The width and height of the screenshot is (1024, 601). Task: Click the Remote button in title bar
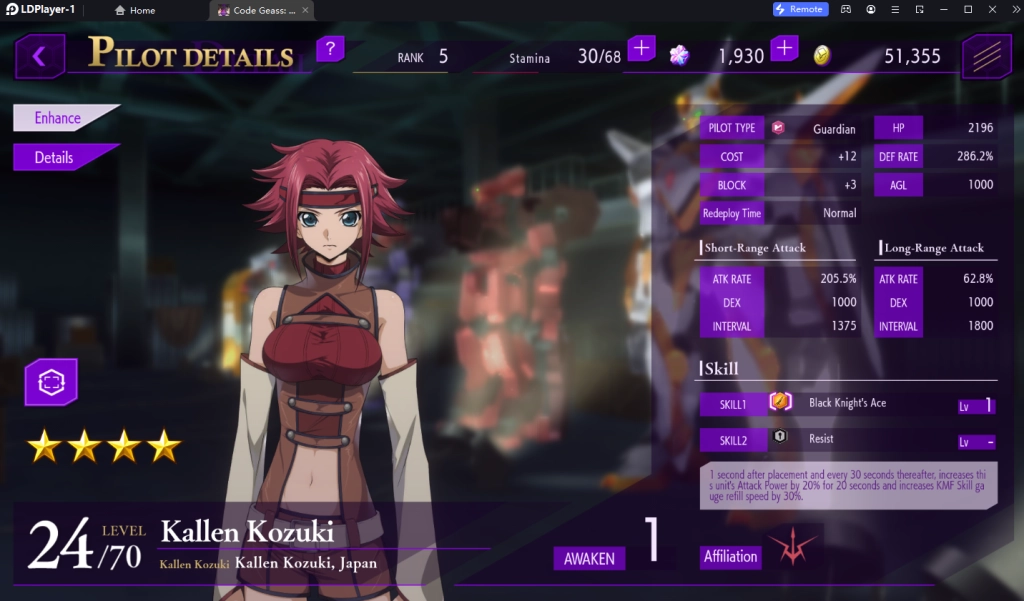[x=800, y=9]
